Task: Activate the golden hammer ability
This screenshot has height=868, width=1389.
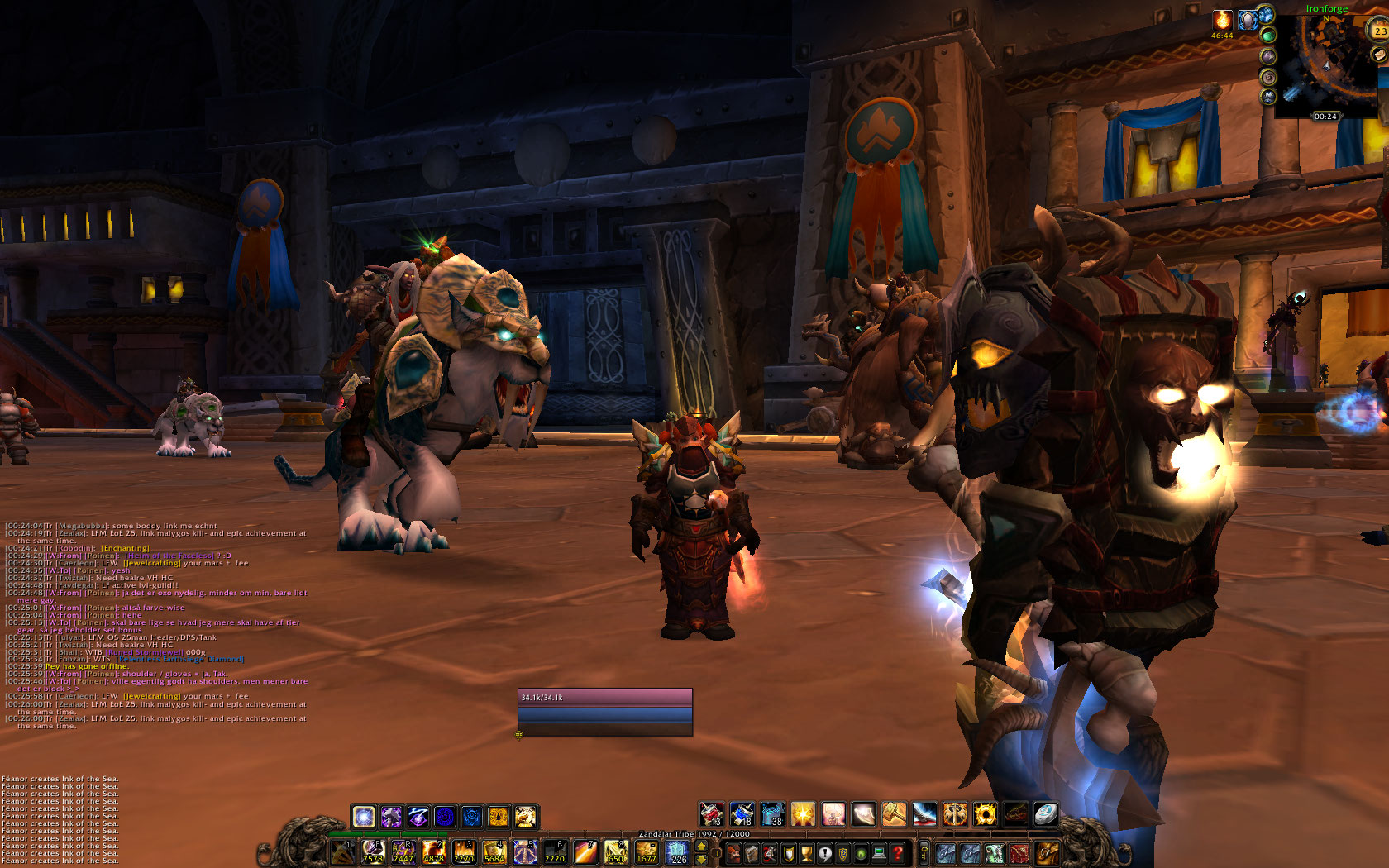Action: coord(894,814)
